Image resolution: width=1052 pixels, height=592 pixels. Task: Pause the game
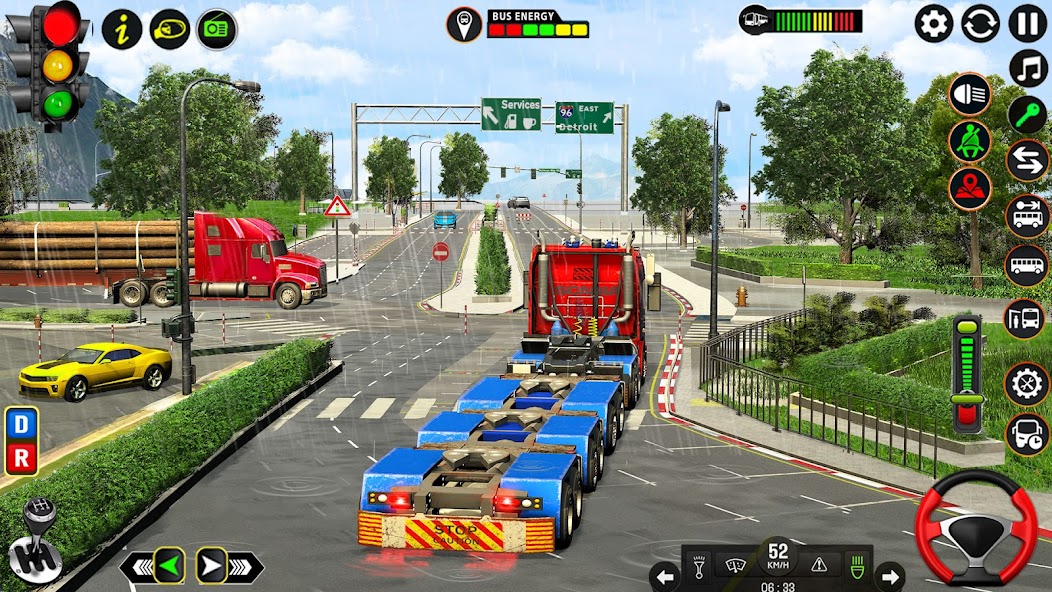coord(1027,23)
